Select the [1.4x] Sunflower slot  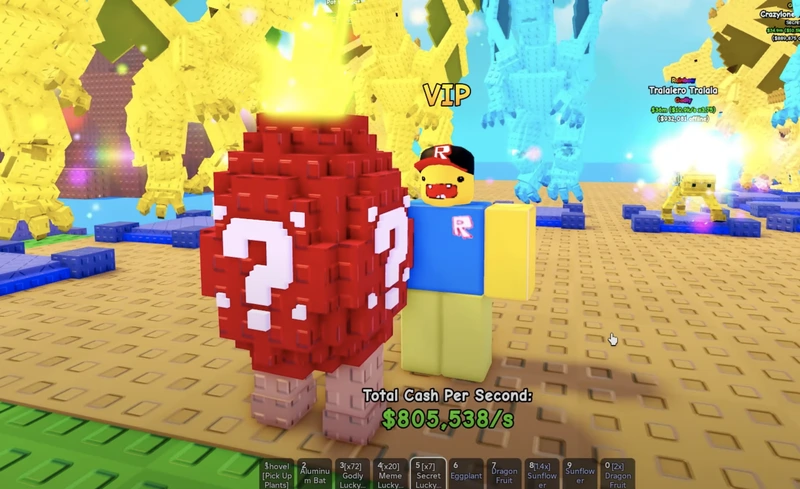[542, 474]
